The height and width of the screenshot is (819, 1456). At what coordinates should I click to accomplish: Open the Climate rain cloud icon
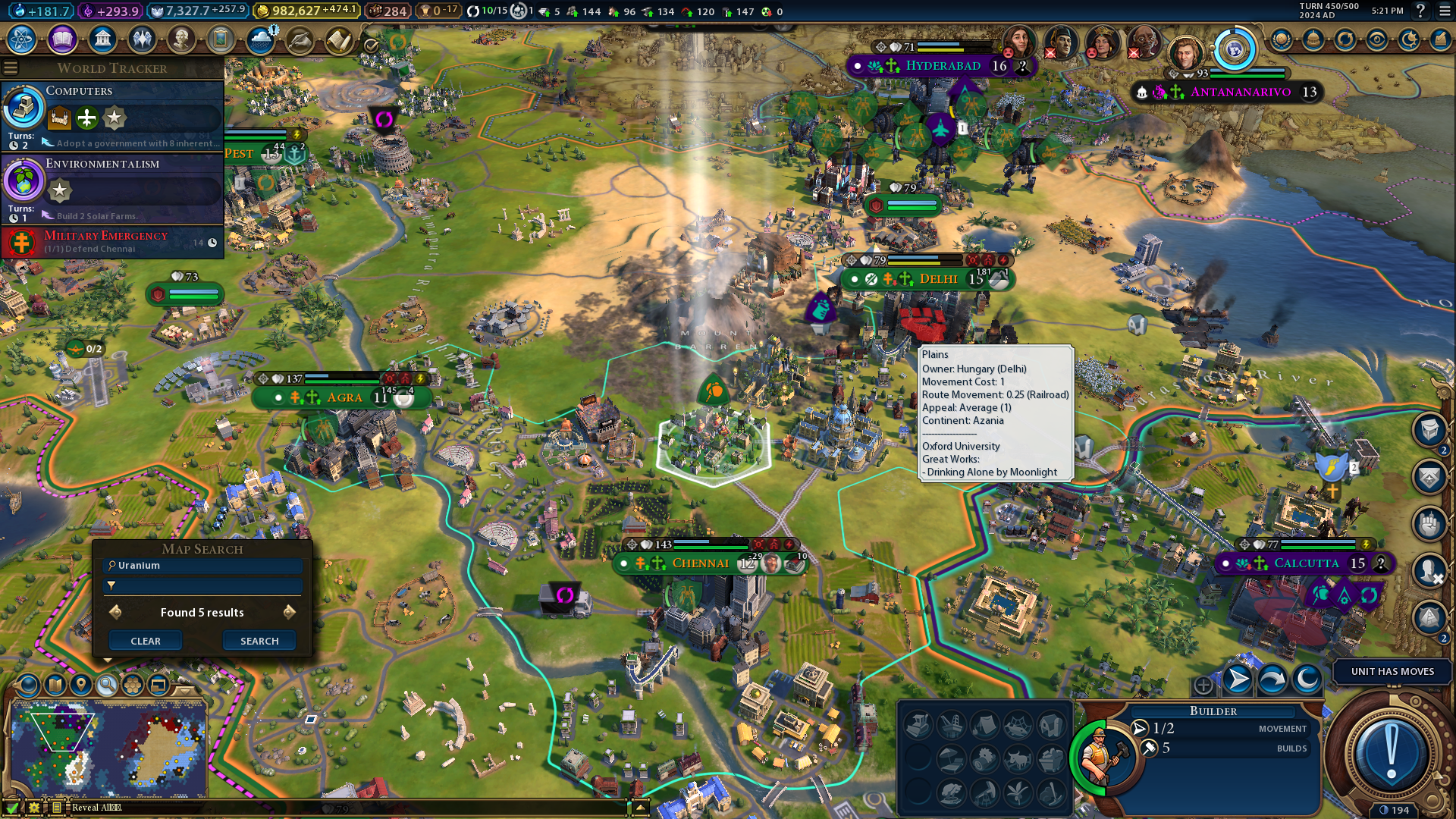[260, 39]
